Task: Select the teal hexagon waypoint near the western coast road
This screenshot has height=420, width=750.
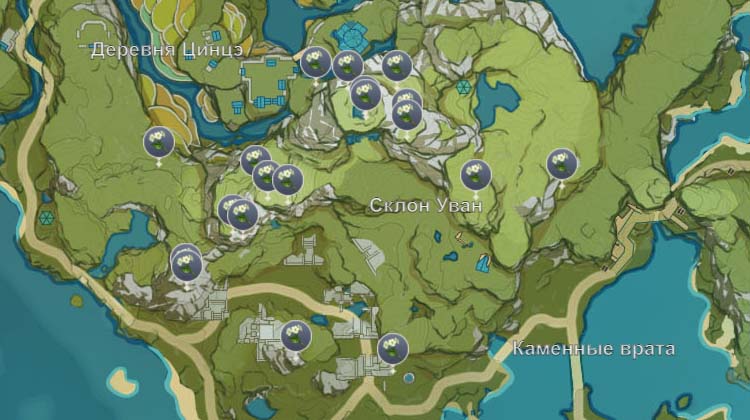Action: pyautogui.click(x=46, y=216)
